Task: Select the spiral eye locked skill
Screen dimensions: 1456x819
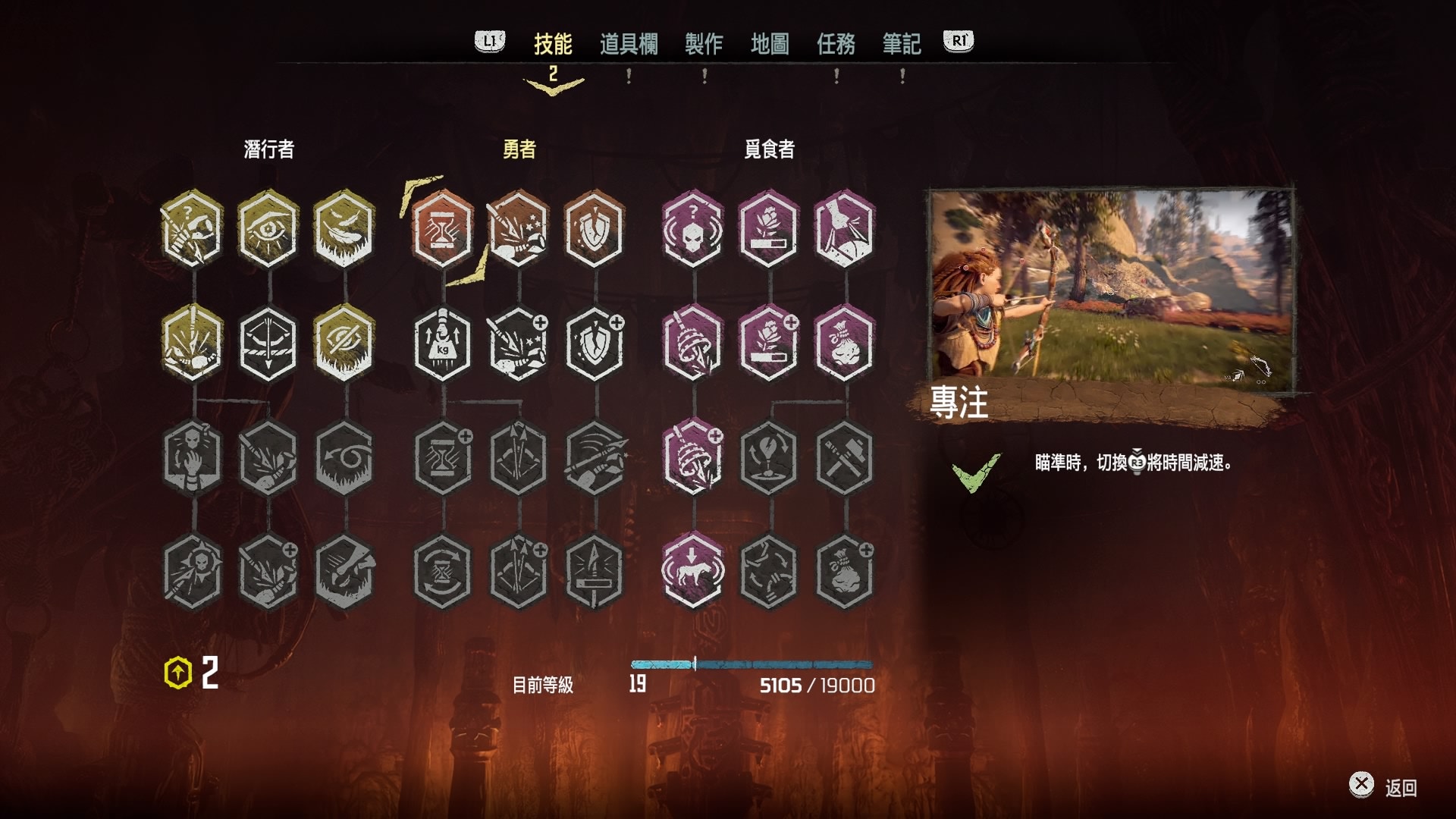Action: 344,457
